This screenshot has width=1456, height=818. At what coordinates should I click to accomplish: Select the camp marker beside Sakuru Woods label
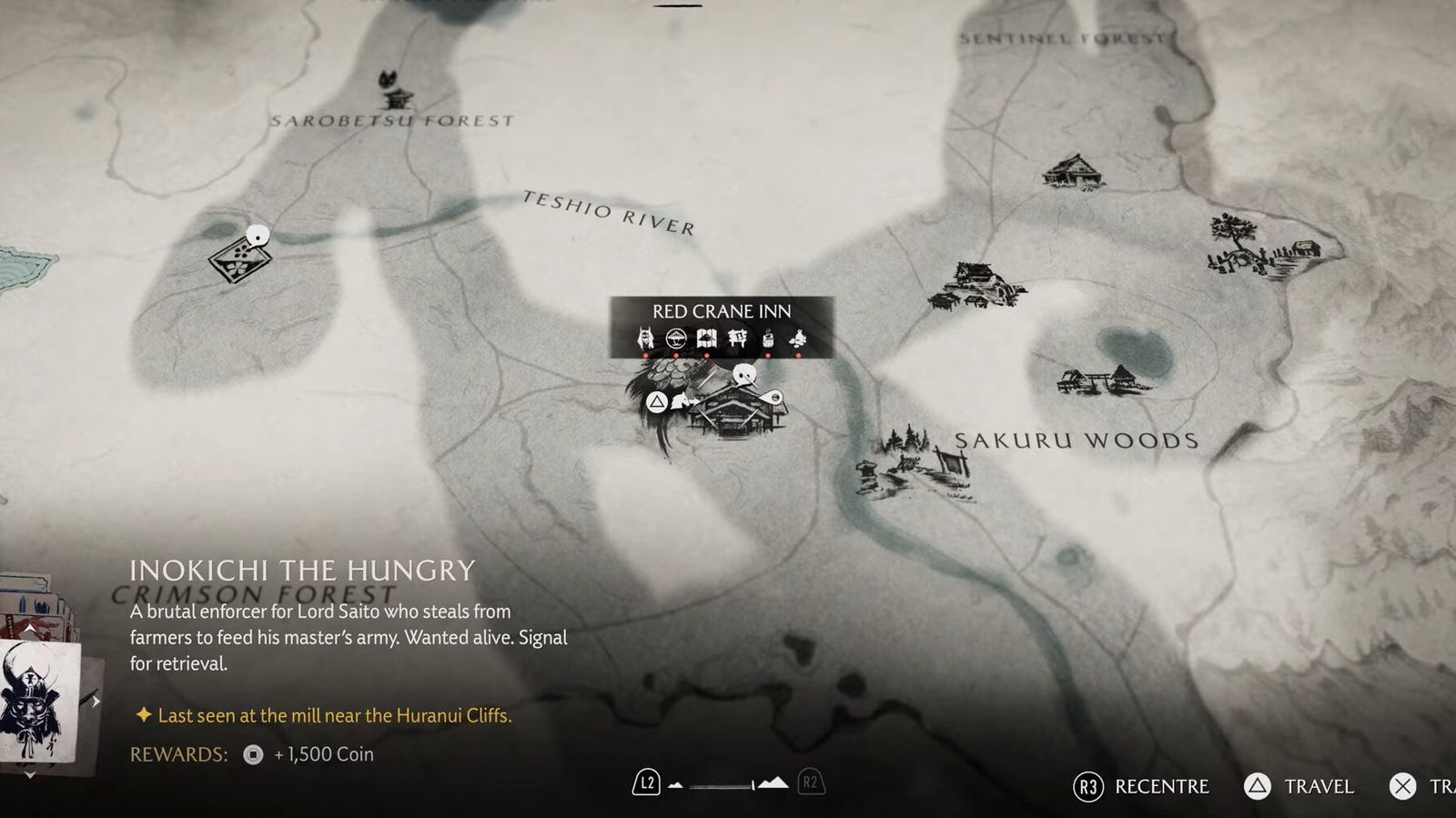pyautogui.click(x=915, y=462)
